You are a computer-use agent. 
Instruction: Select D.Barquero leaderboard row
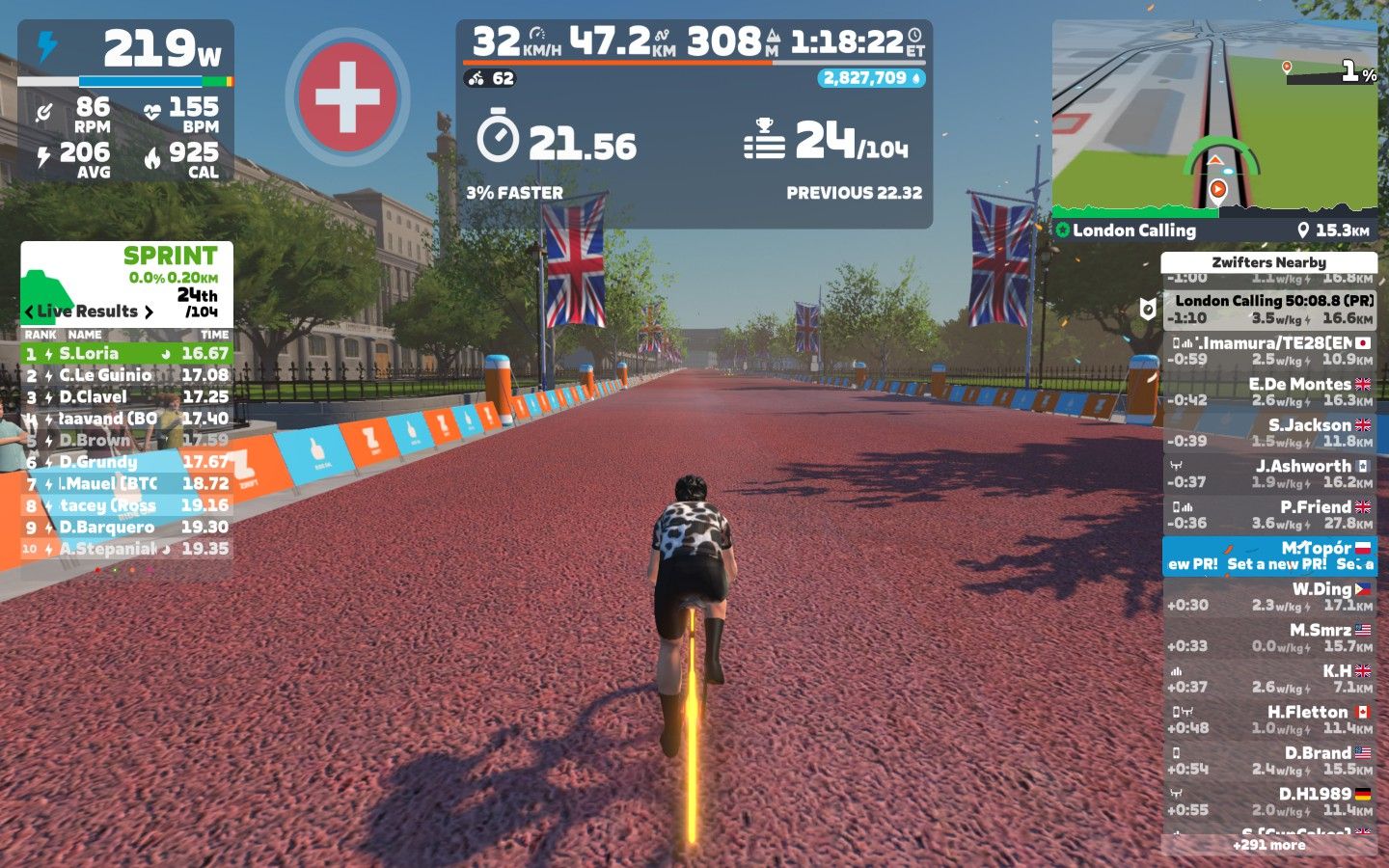pyautogui.click(x=126, y=528)
